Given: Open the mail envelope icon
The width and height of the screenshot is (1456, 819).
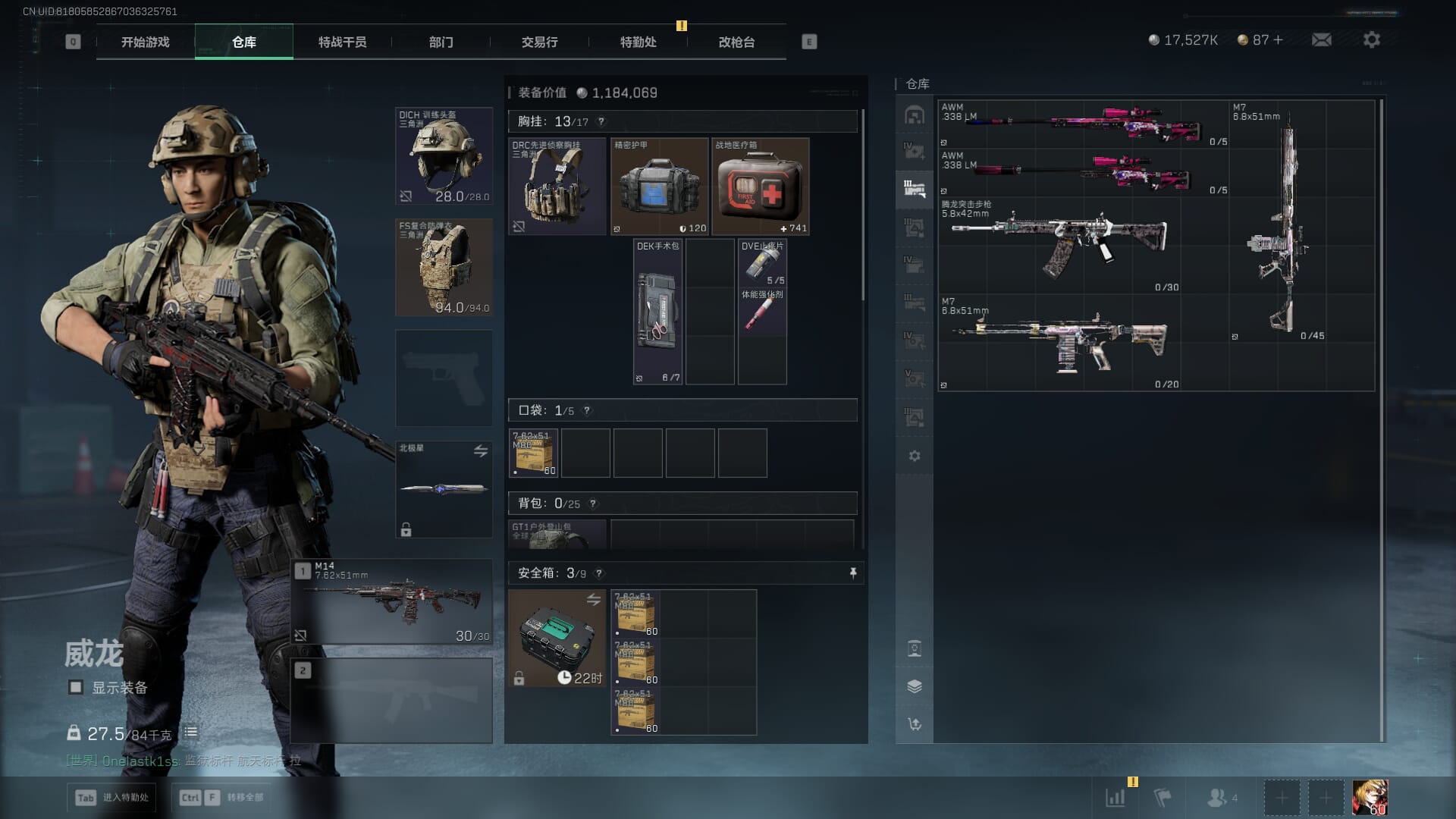Looking at the screenshot, I should pyautogui.click(x=1321, y=39).
